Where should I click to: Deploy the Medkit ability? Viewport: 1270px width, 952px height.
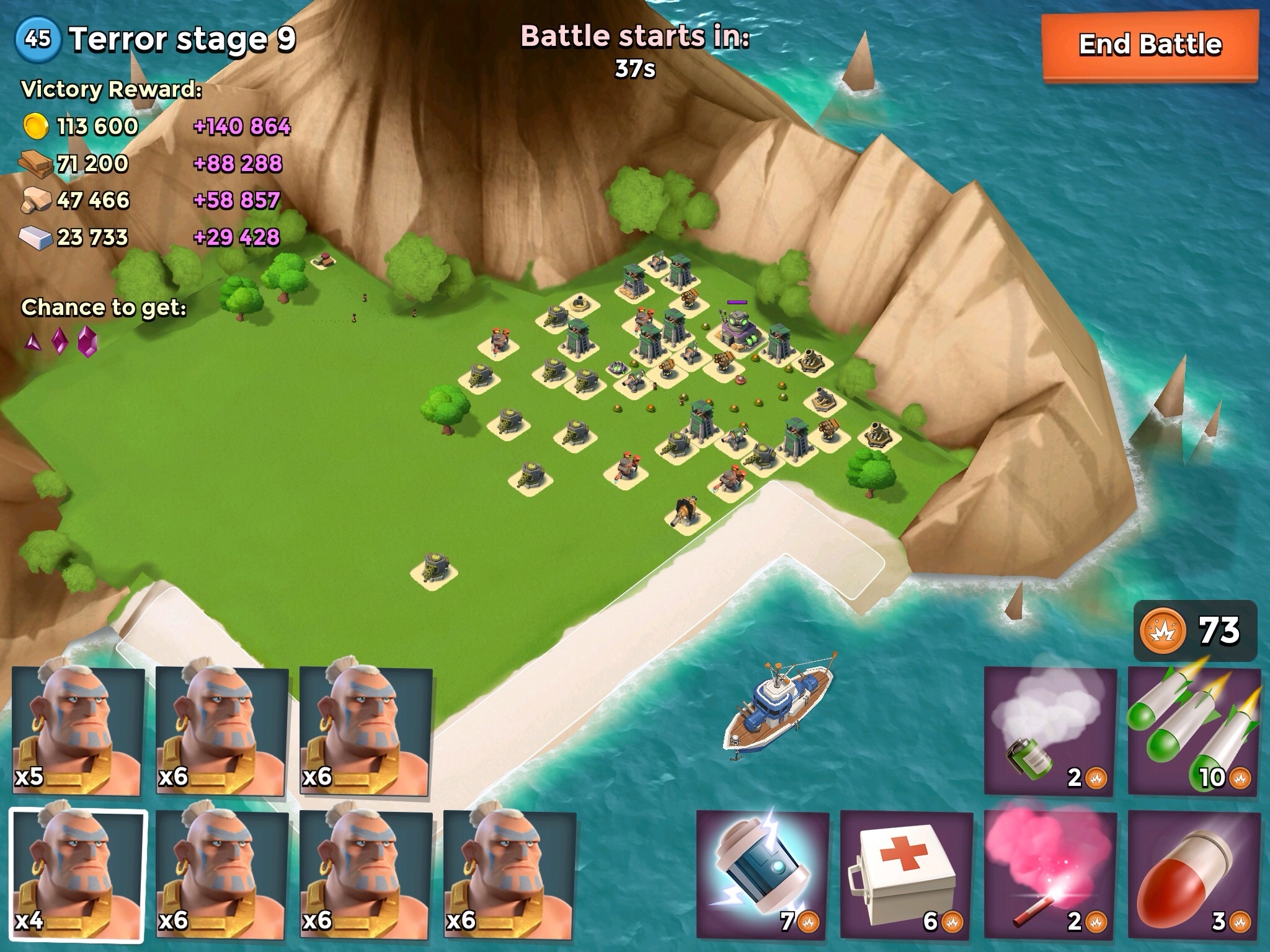pos(906,875)
